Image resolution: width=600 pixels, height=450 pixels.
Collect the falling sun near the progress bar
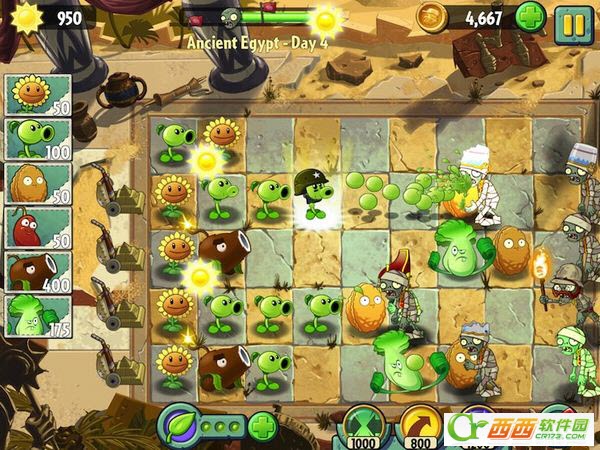tap(326, 19)
